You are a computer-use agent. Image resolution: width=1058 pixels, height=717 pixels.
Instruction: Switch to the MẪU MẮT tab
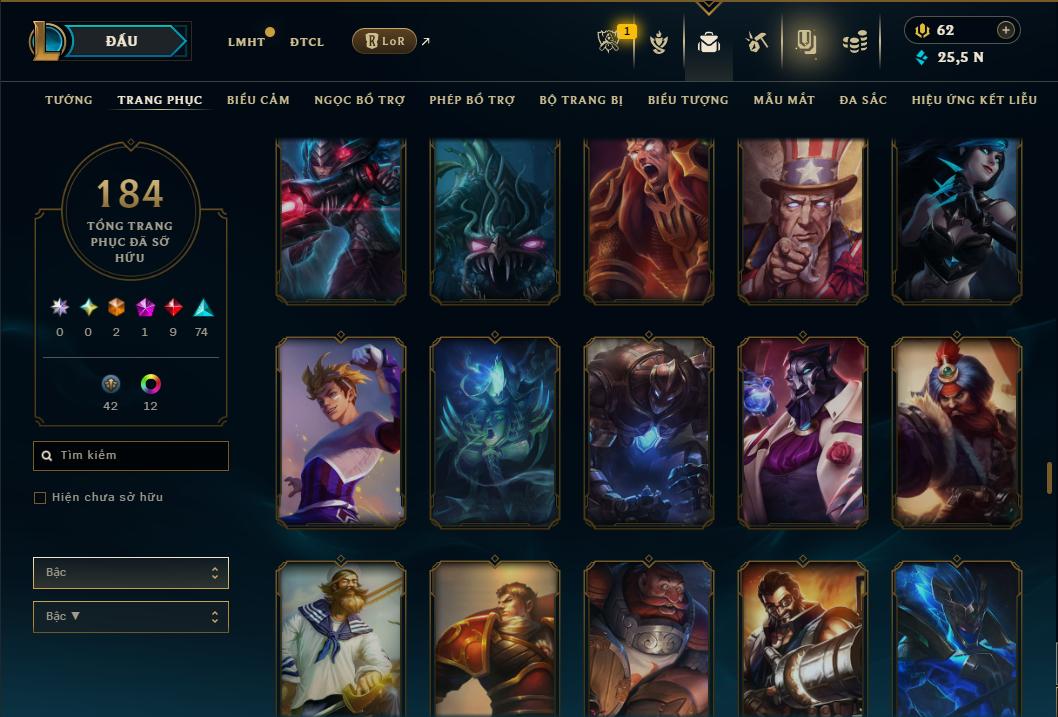click(784, 100)
